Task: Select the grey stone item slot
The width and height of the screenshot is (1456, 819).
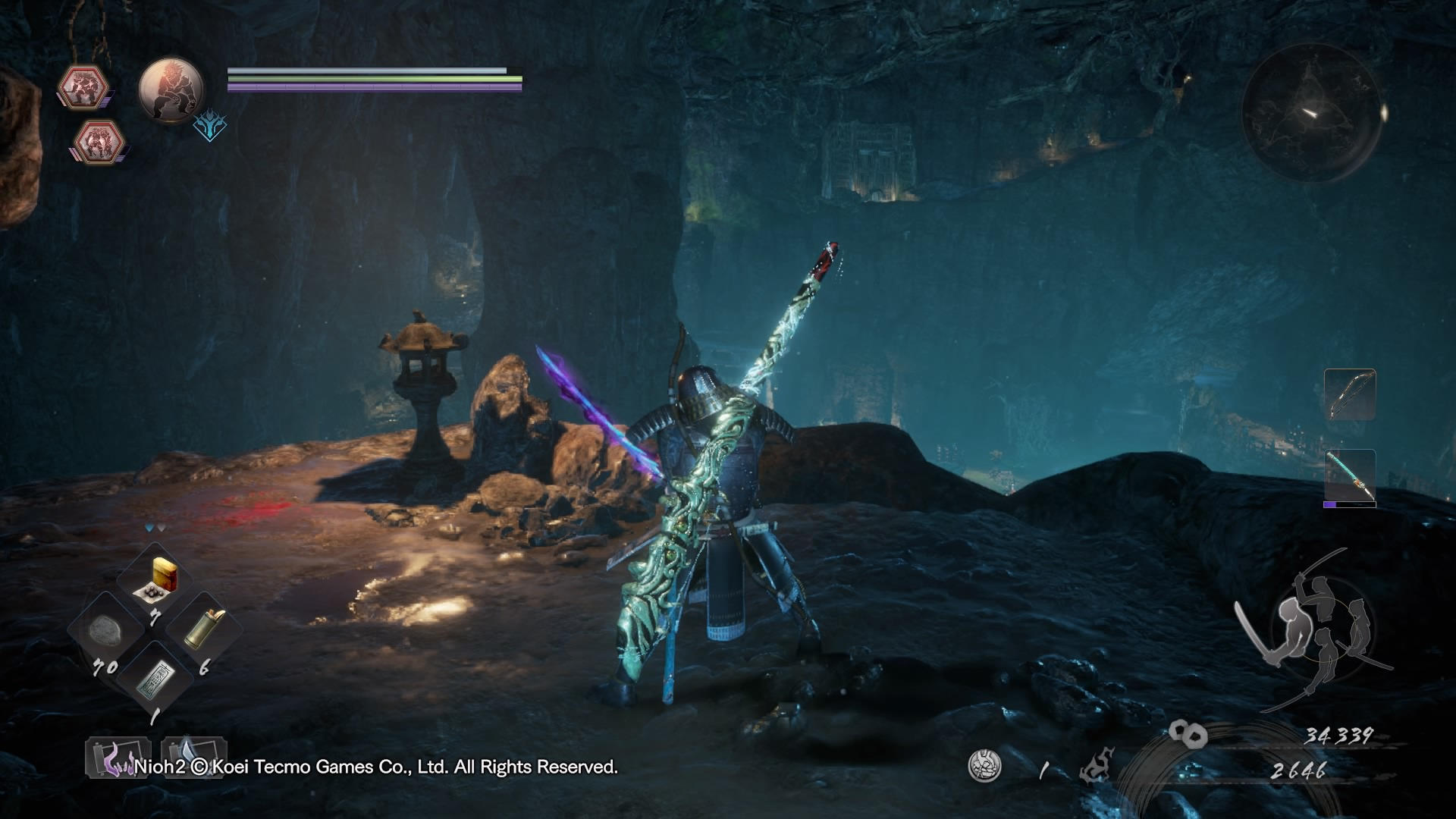Action: point(105,629)
